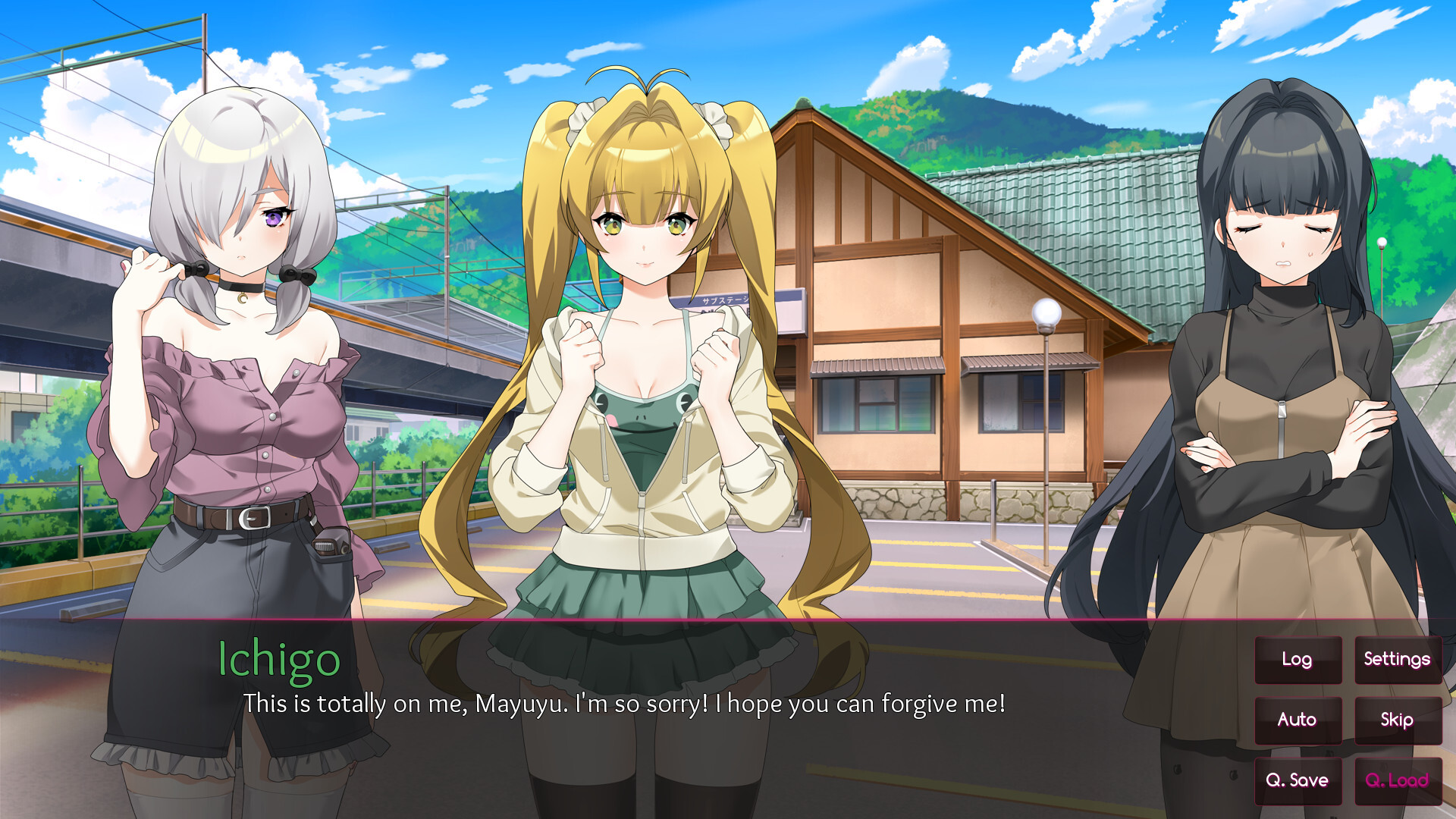Viewport: 1456px width, 819px height.
Task: Open the dialogue Log
Action: (1298, 660)
